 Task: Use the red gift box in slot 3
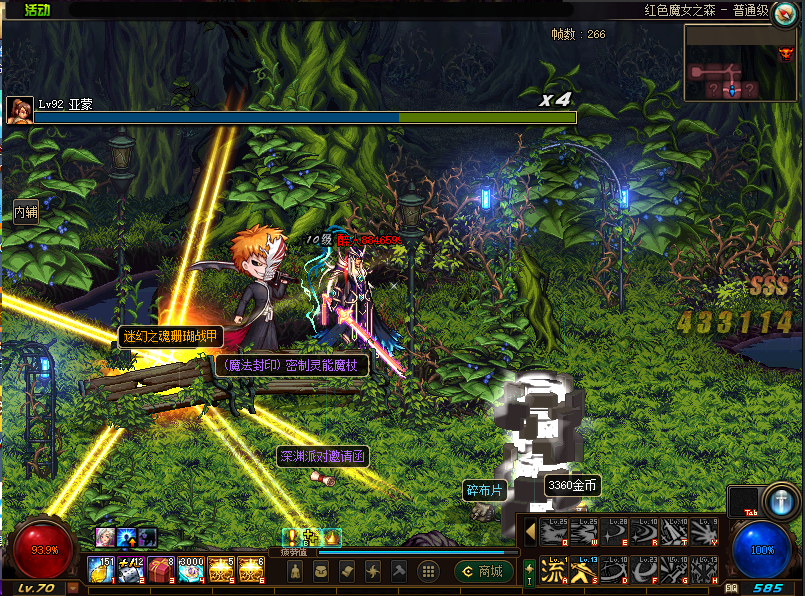[161, 569]
